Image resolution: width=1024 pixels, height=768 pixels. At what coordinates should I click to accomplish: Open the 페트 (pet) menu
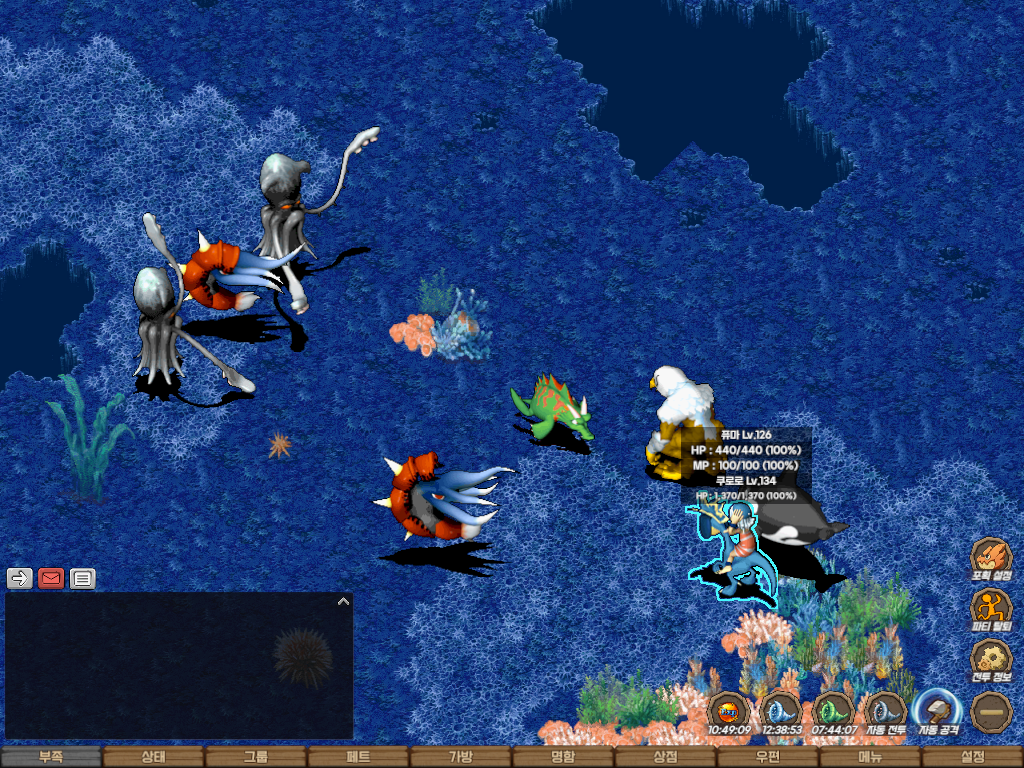(358, 757)
